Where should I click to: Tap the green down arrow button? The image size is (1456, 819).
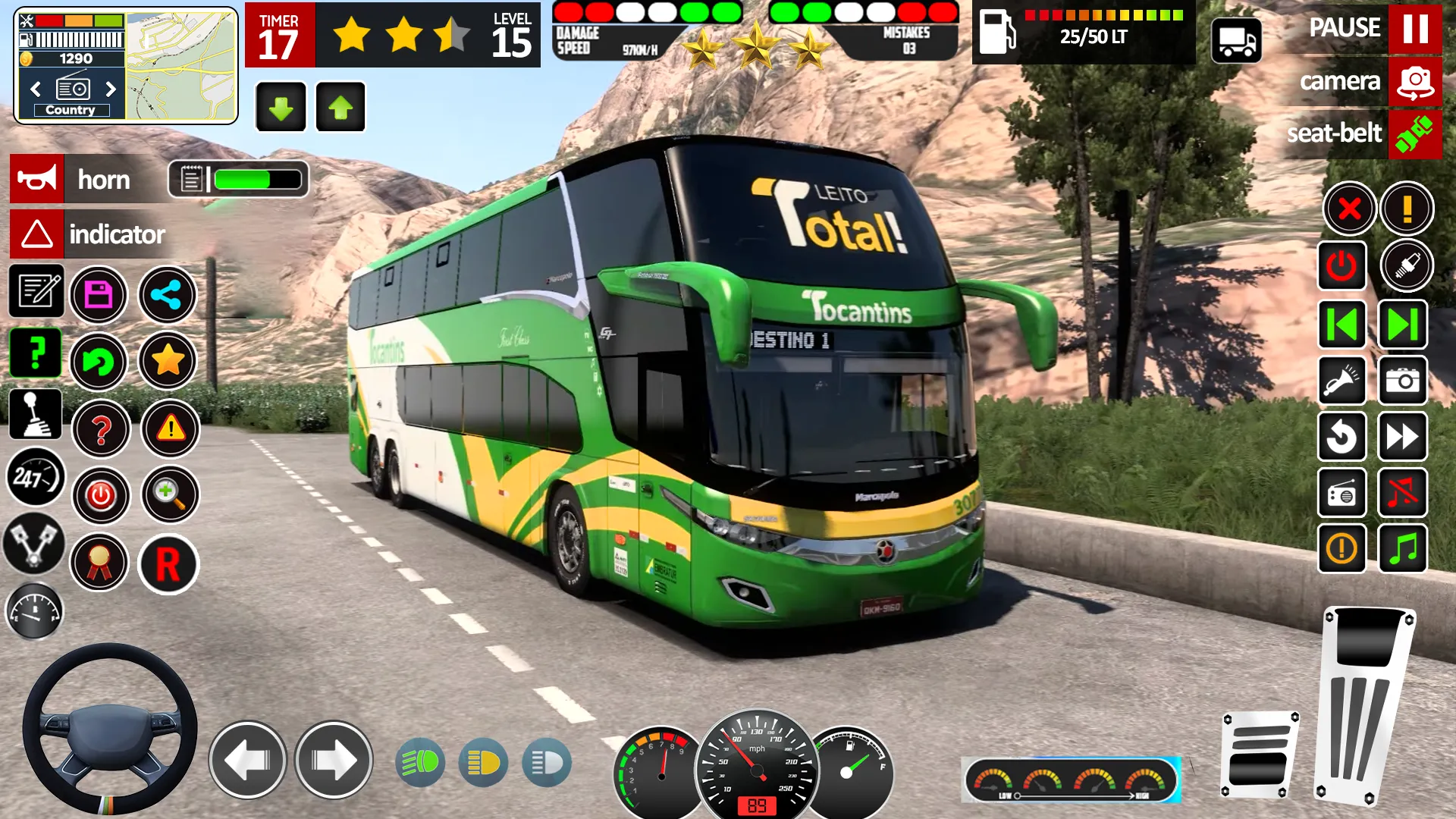pyautogui.click(x=281, y=108)
